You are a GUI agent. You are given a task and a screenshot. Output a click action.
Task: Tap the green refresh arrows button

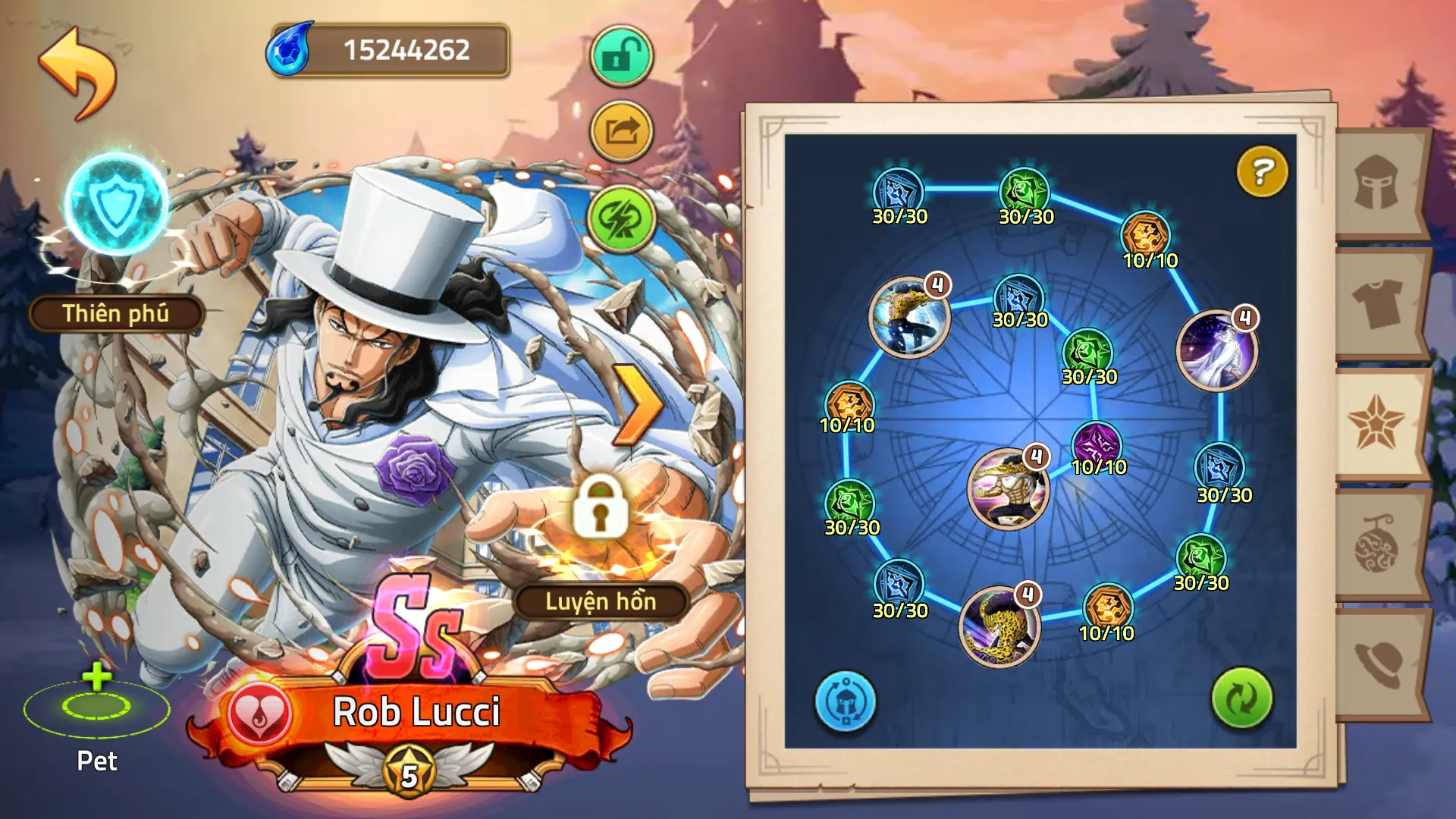tap(1241, 698)
